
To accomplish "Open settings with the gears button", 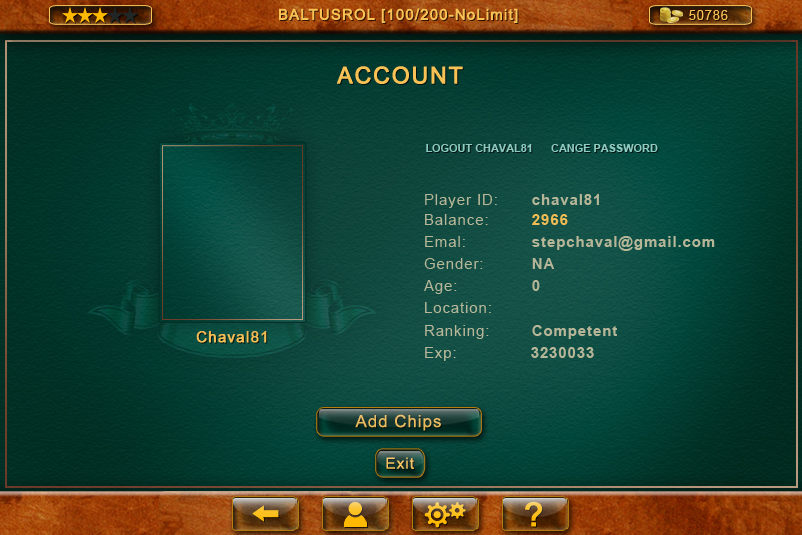I will [x=445, y=514].
